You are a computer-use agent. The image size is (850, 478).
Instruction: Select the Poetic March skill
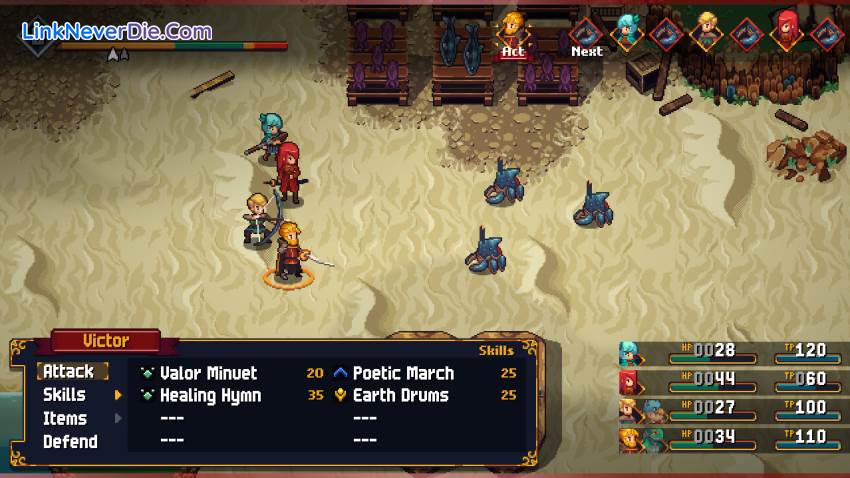403,373
